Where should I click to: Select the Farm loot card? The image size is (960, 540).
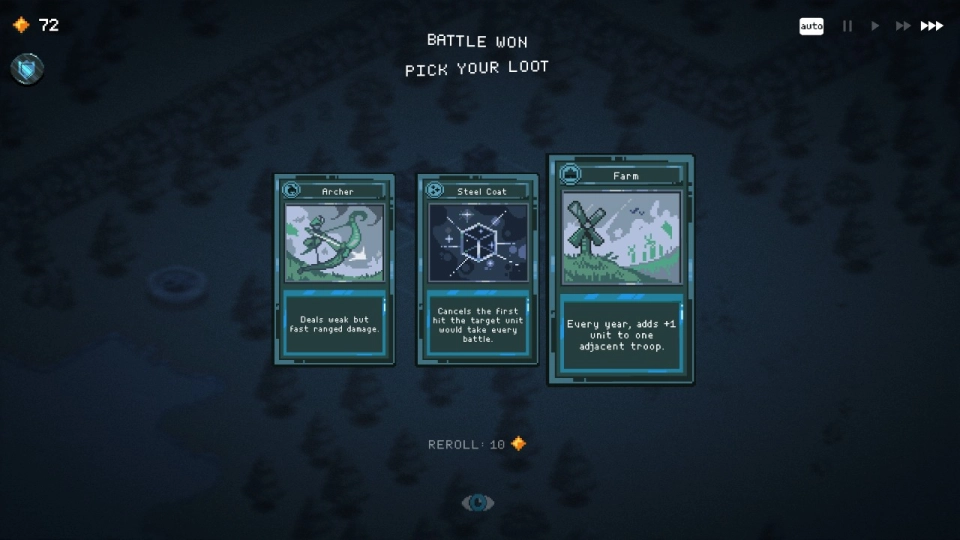pos(620,270)
